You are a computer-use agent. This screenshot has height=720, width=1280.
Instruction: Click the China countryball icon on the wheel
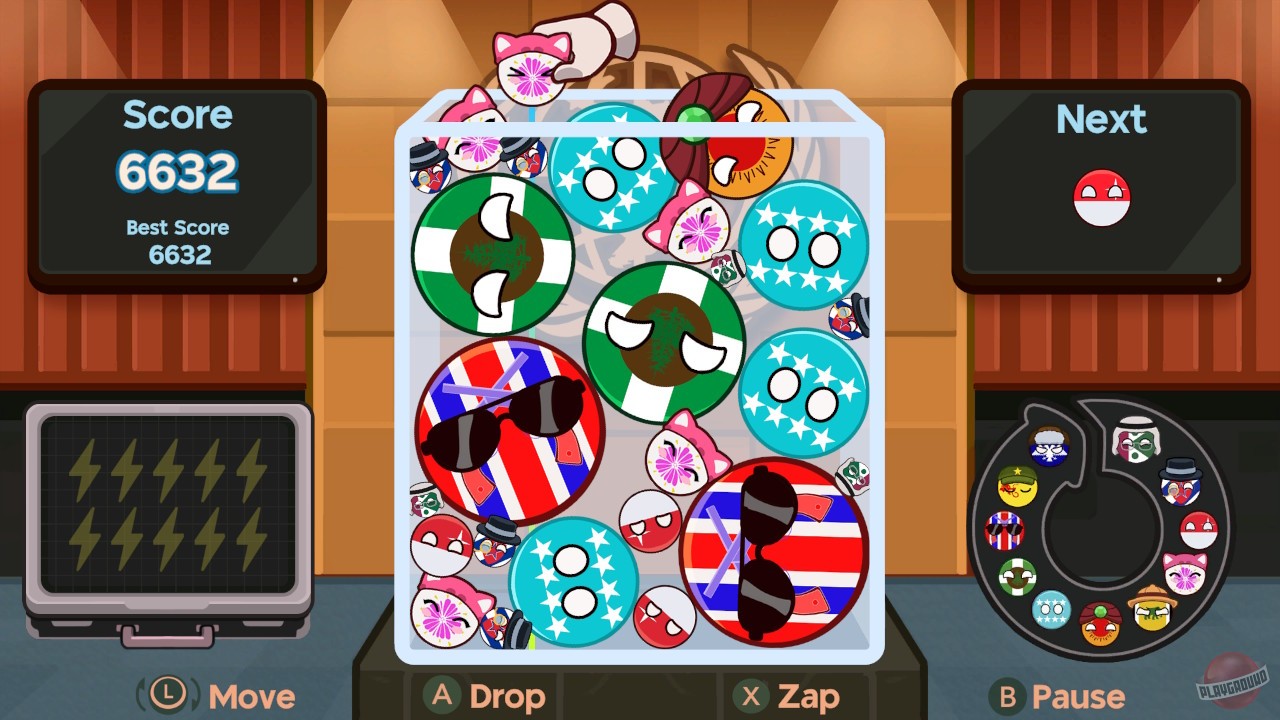(1018, 486)
